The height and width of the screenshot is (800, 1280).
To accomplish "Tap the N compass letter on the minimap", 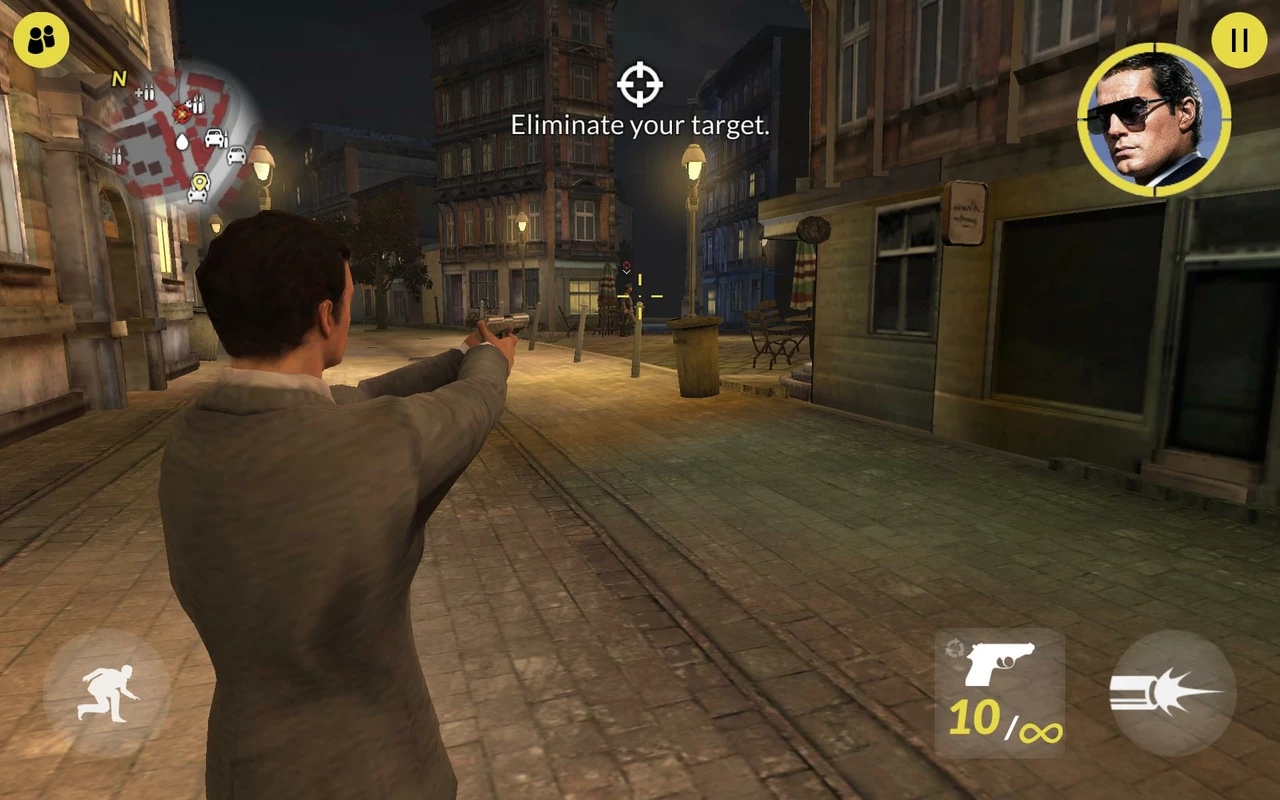I will [118, 78].
